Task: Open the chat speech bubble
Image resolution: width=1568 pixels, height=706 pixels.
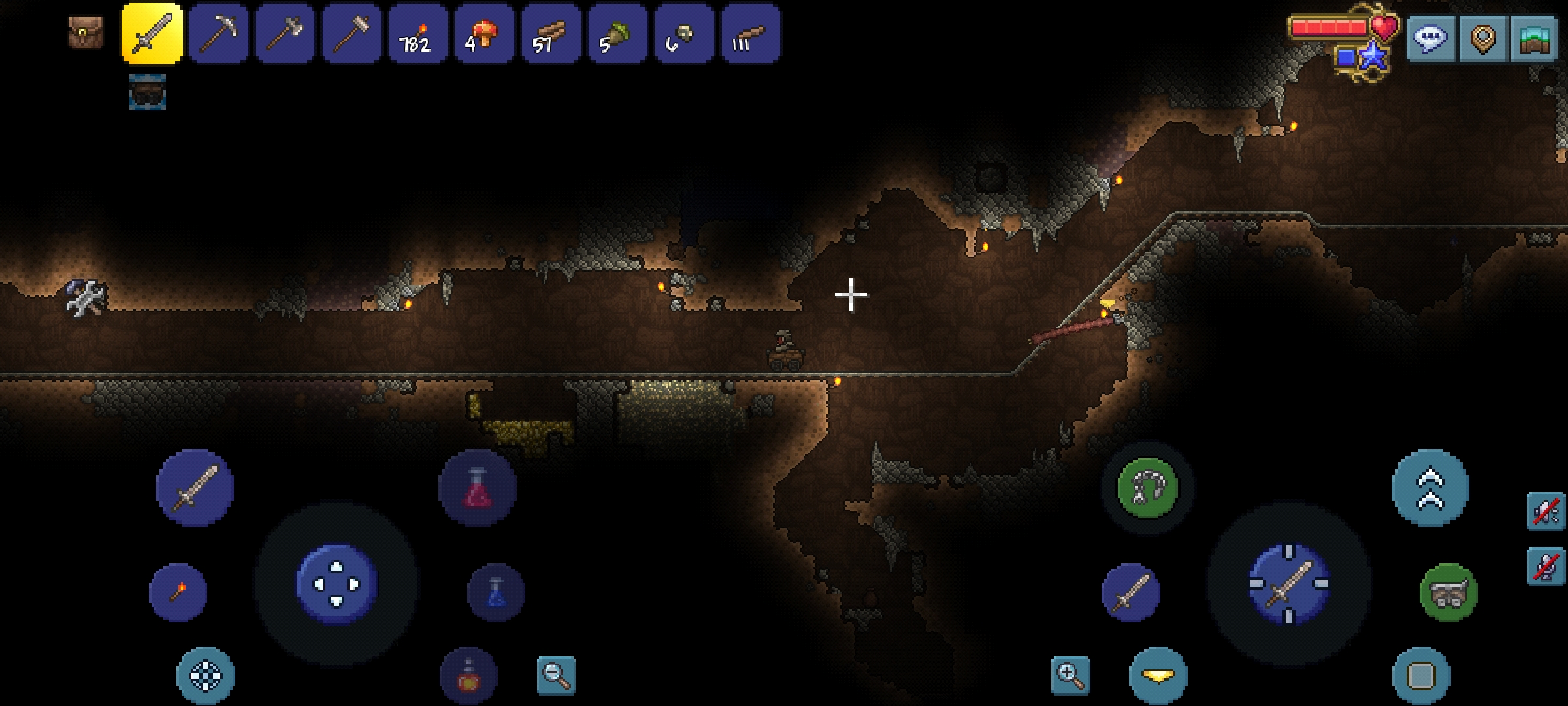Action: tap(1431, 38)
